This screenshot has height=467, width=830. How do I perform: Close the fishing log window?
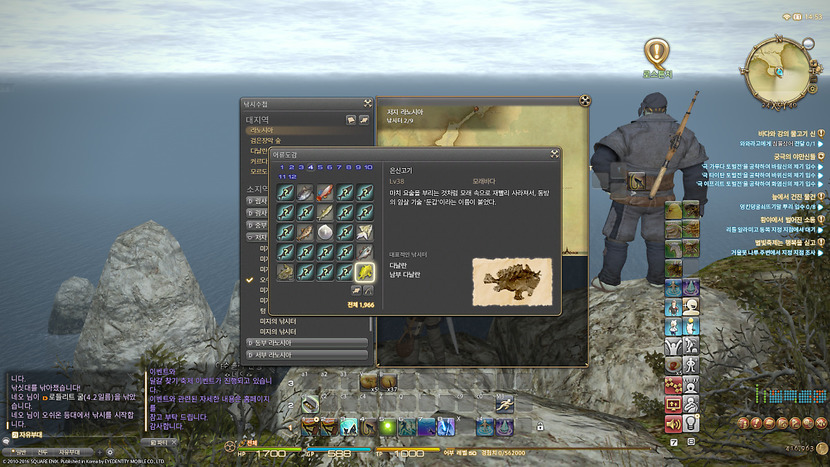[x=365, y=103]
